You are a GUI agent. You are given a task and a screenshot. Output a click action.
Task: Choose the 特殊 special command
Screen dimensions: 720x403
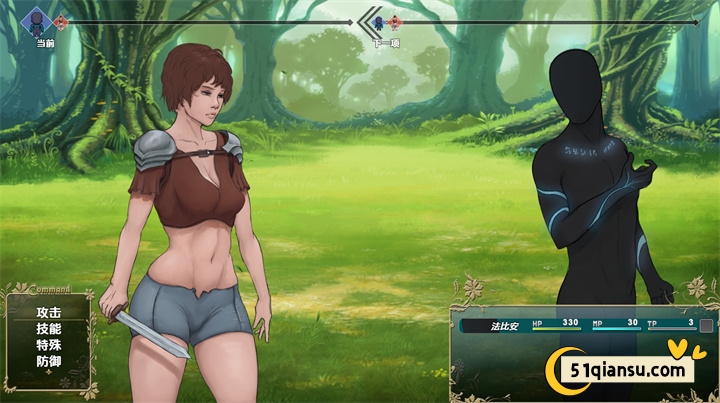tap(48, 345)
